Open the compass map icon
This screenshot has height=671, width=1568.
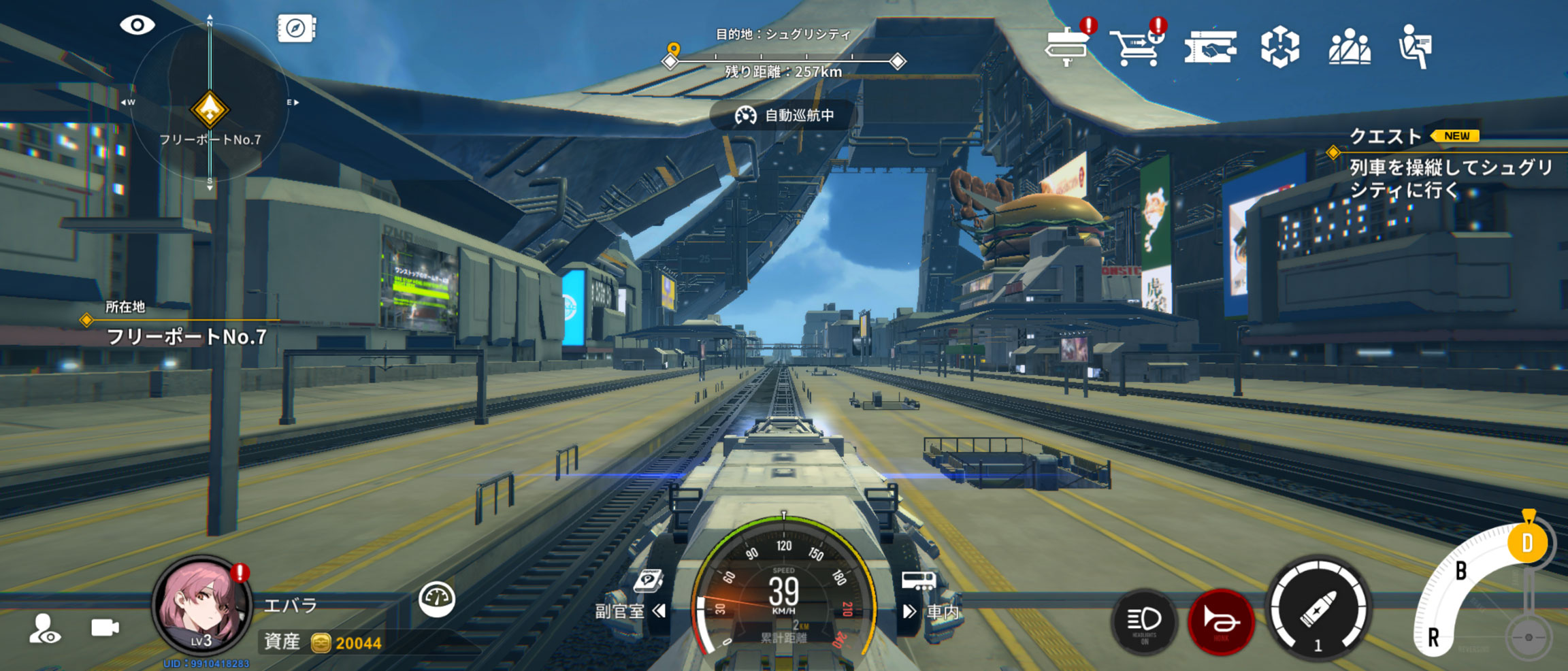[x=296, y=29]
